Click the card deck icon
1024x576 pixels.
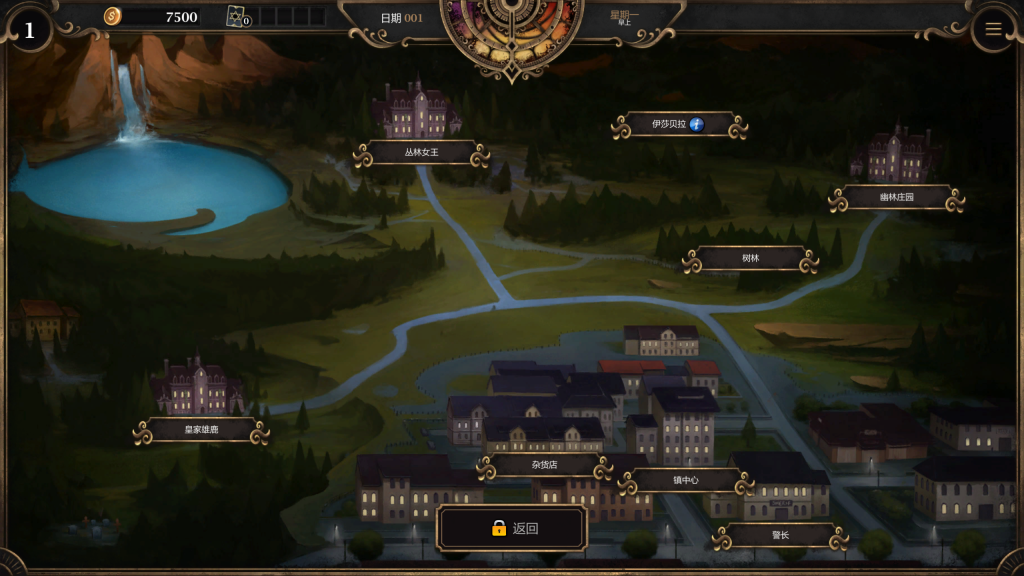237,16
